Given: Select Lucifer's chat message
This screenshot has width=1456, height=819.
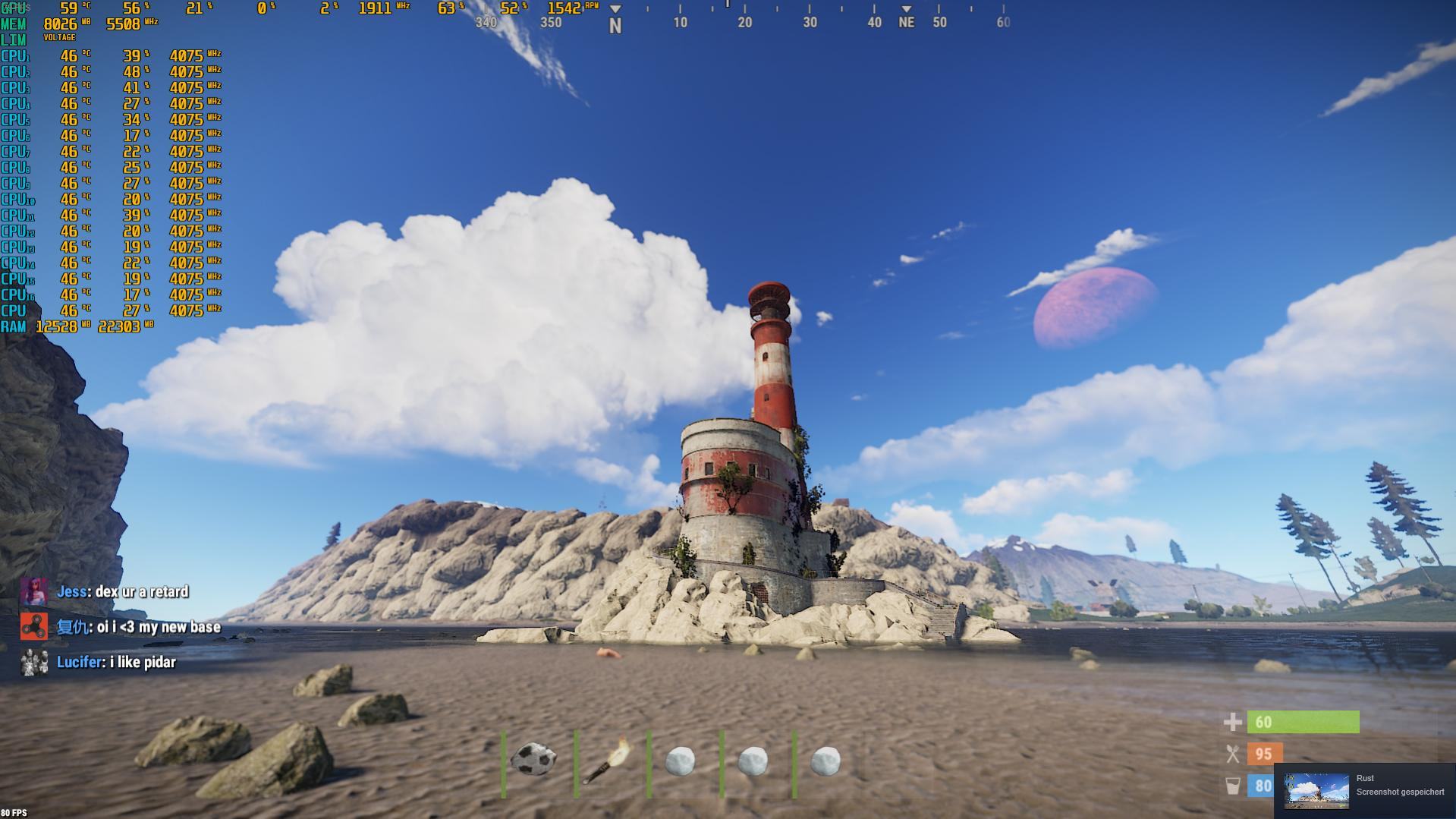Looking at the screenshot, I should tap(143, 663).
